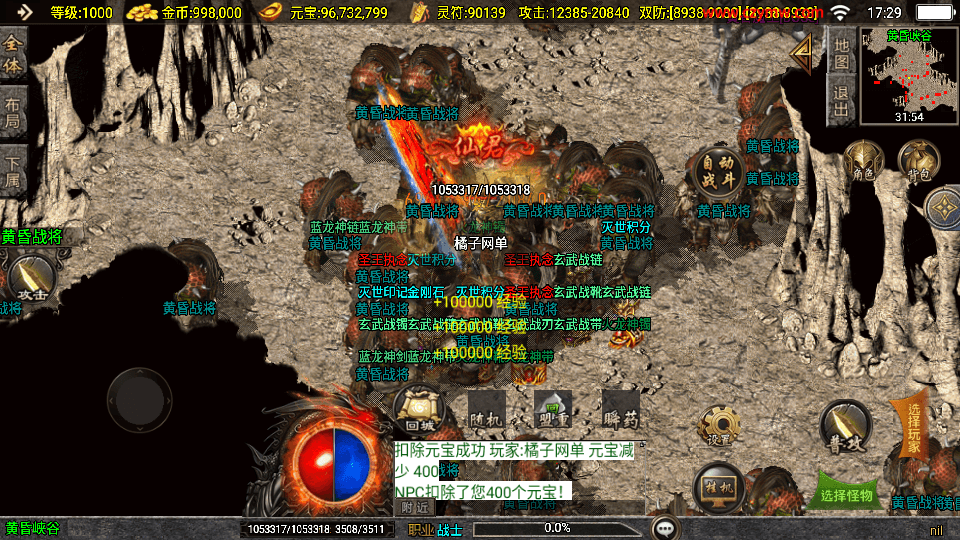Open the 地图 map button

pos(842,53)
